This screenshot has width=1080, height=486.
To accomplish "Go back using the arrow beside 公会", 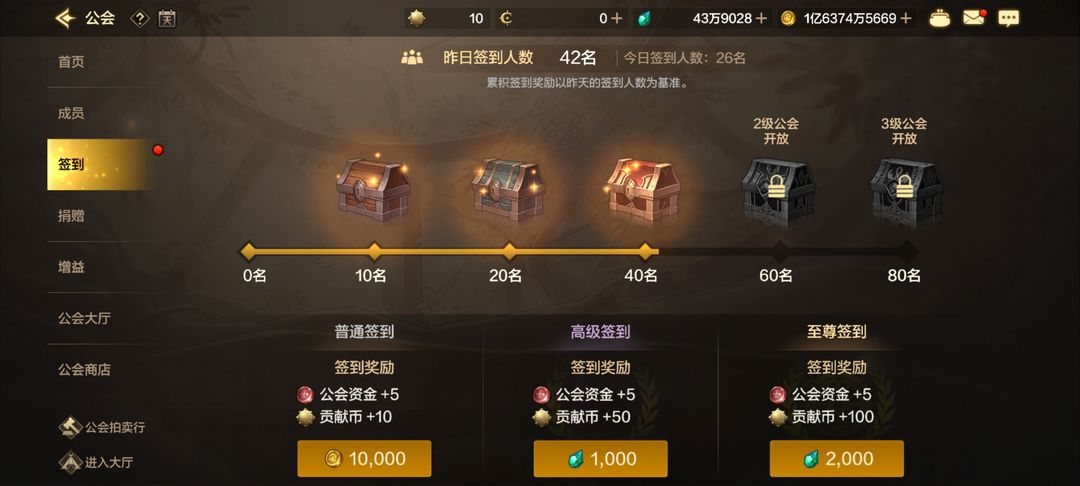I will [65, 18].
